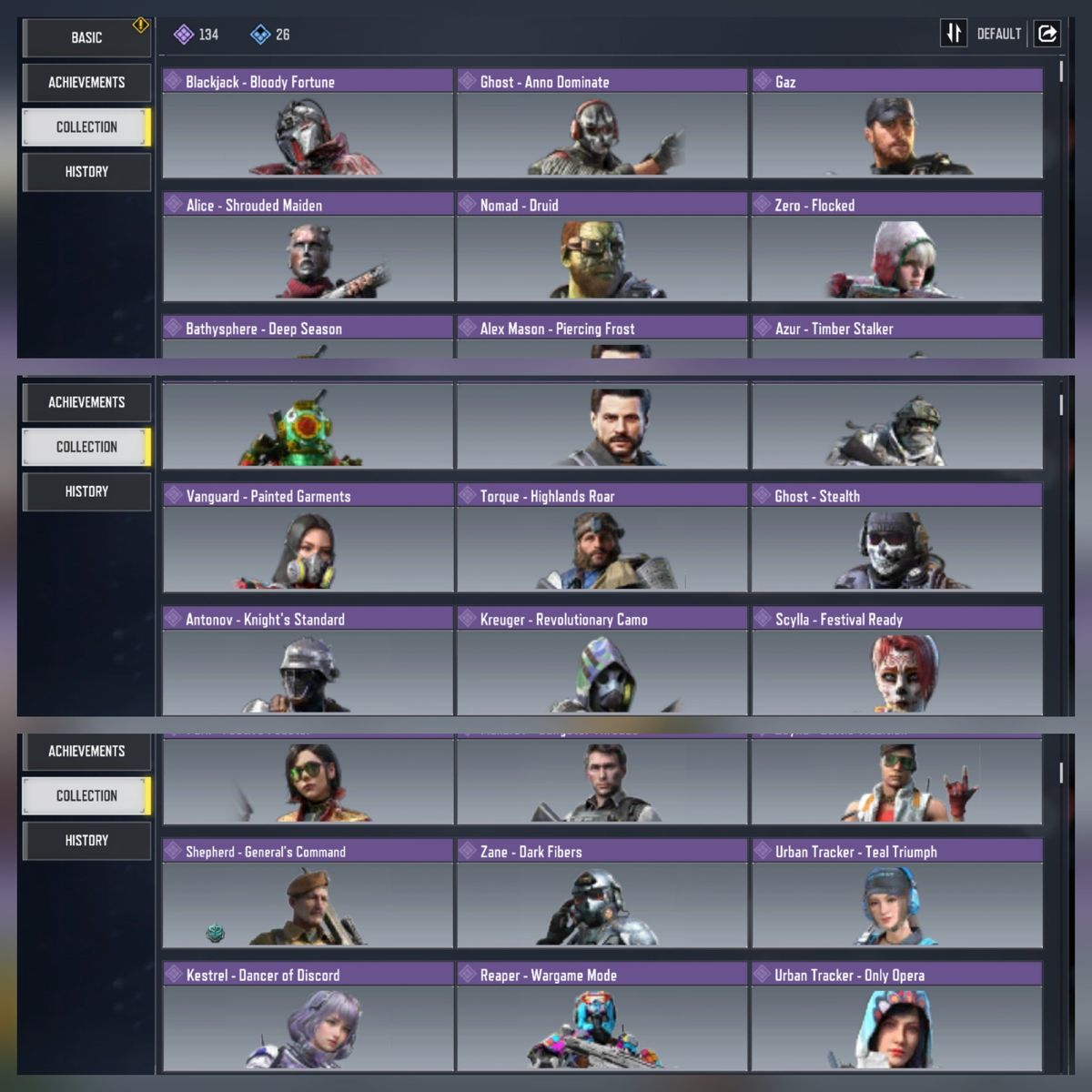The image size is (1092, 1092).
Task: Toggle the sort order arrows button
Action: pos(953,34)
